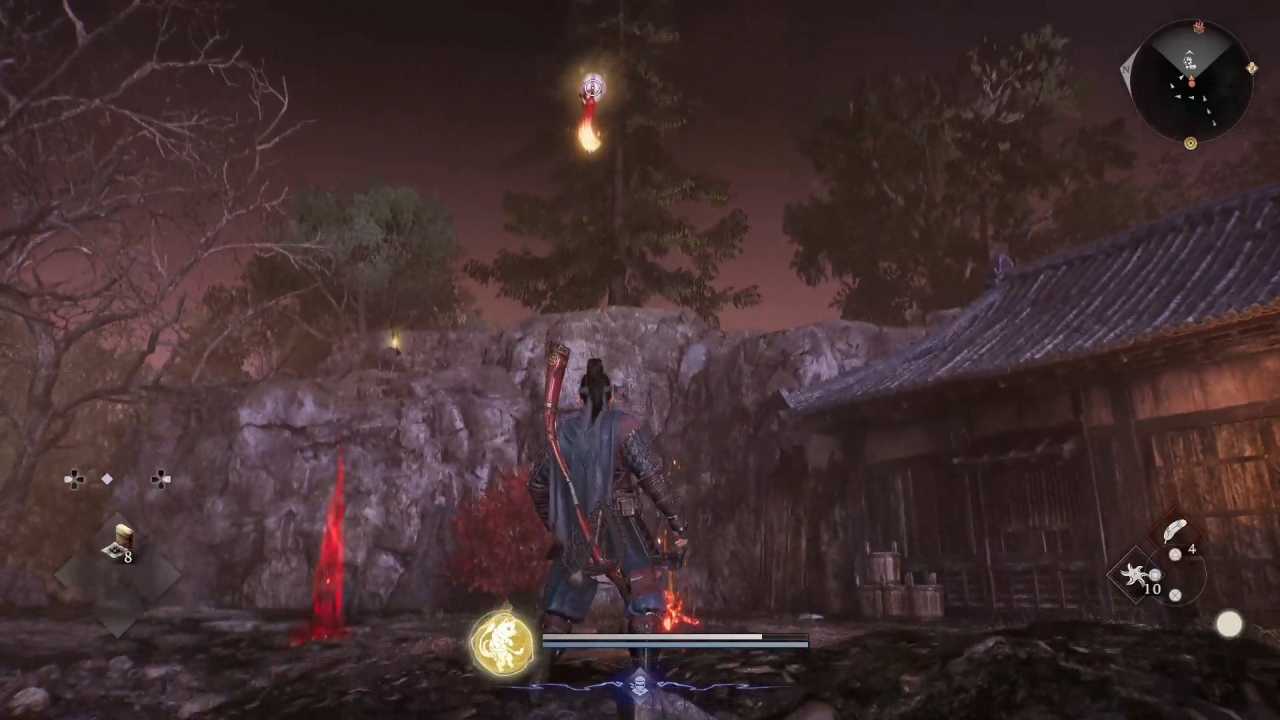Screen dimensions: 1280x720
Task: Select the shuriken icon showing 10 charges
Action: (x=1133, y=573)
